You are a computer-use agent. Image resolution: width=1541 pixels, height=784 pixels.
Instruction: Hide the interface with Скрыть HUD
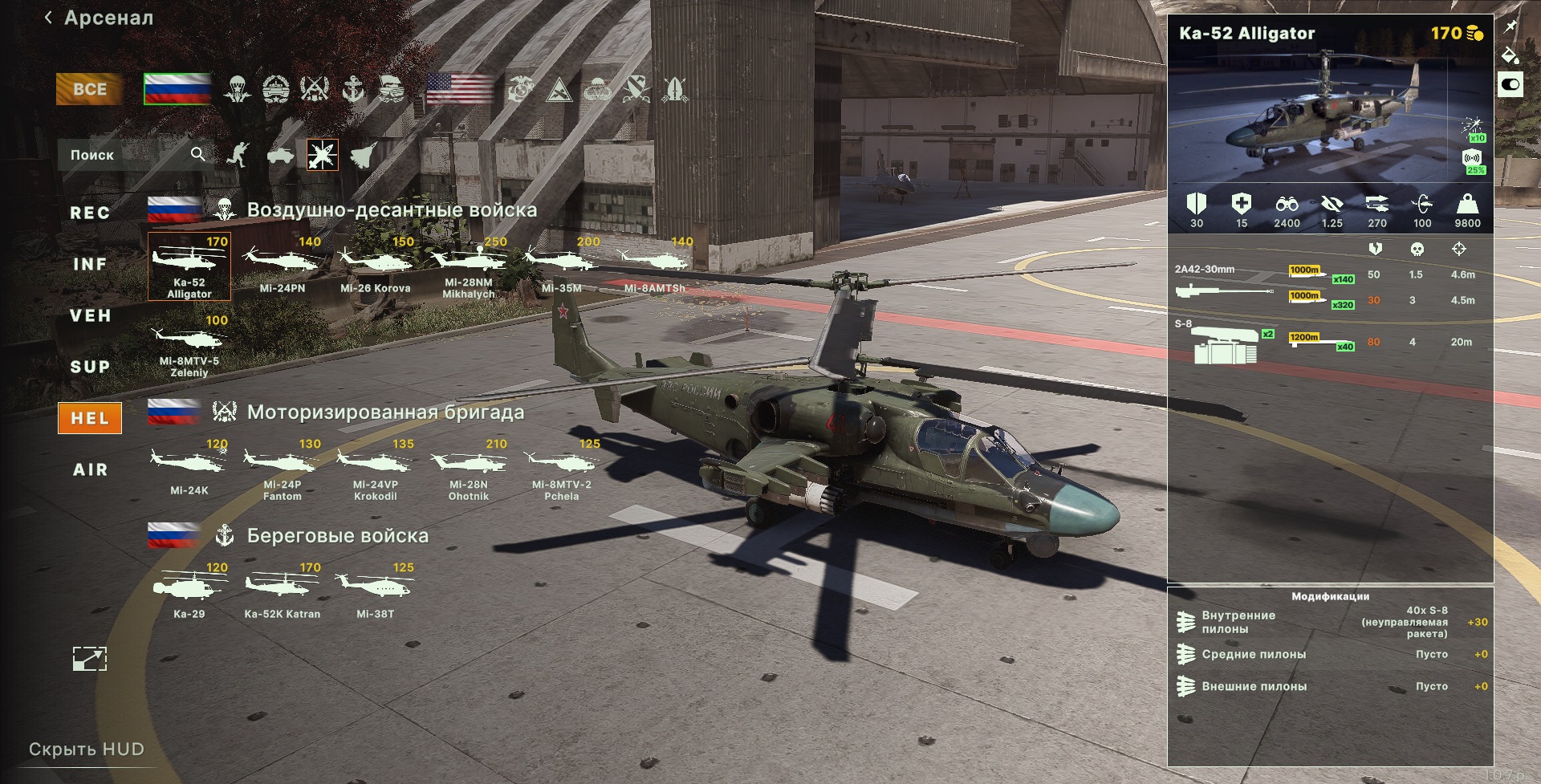87,749
